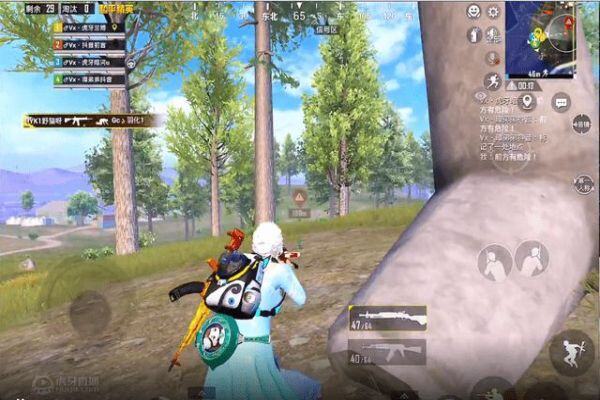Tap the warning triangle danger marker

click(x=299, y=197)
